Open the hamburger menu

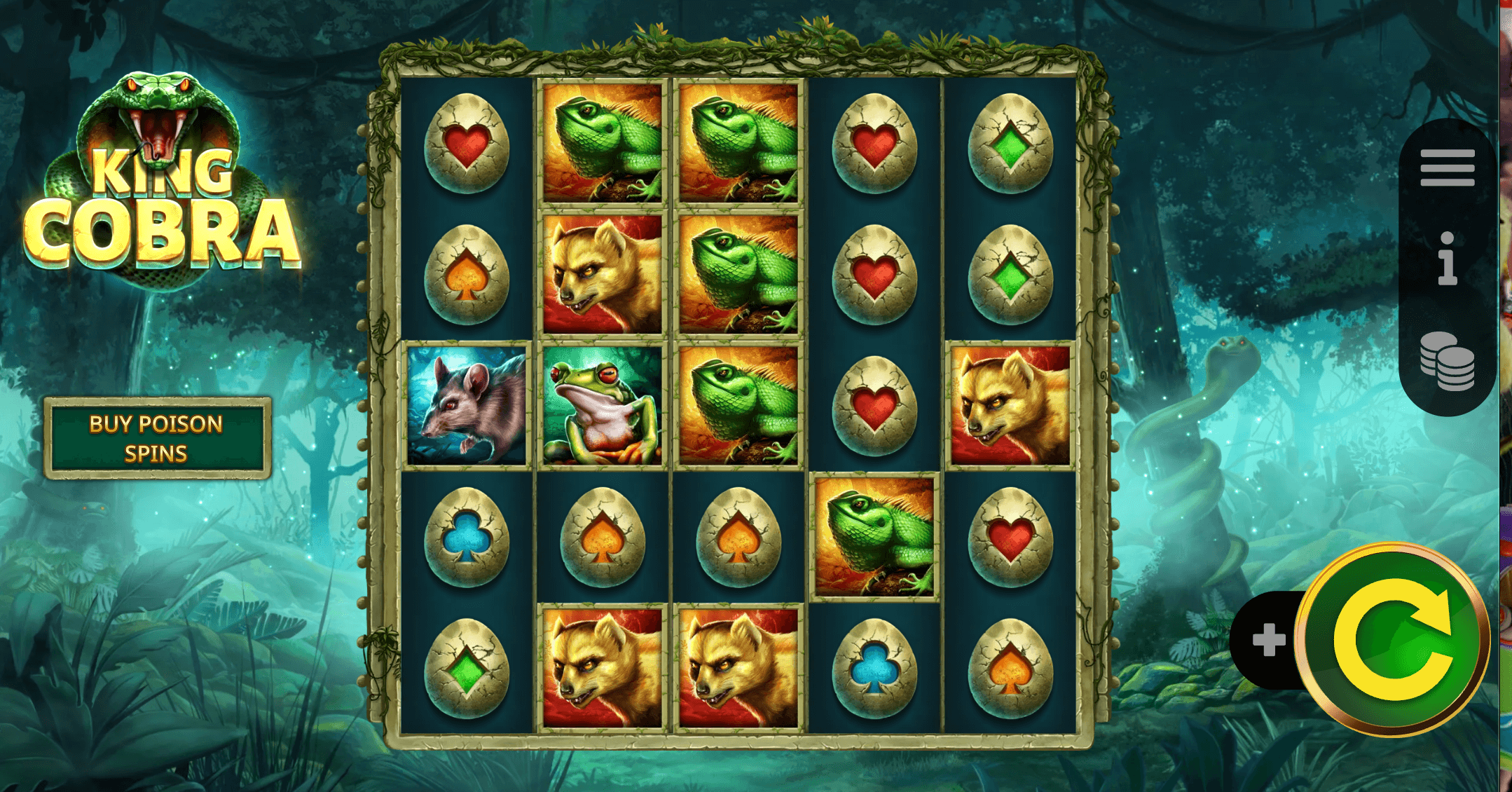click(x=1447, y=168)
